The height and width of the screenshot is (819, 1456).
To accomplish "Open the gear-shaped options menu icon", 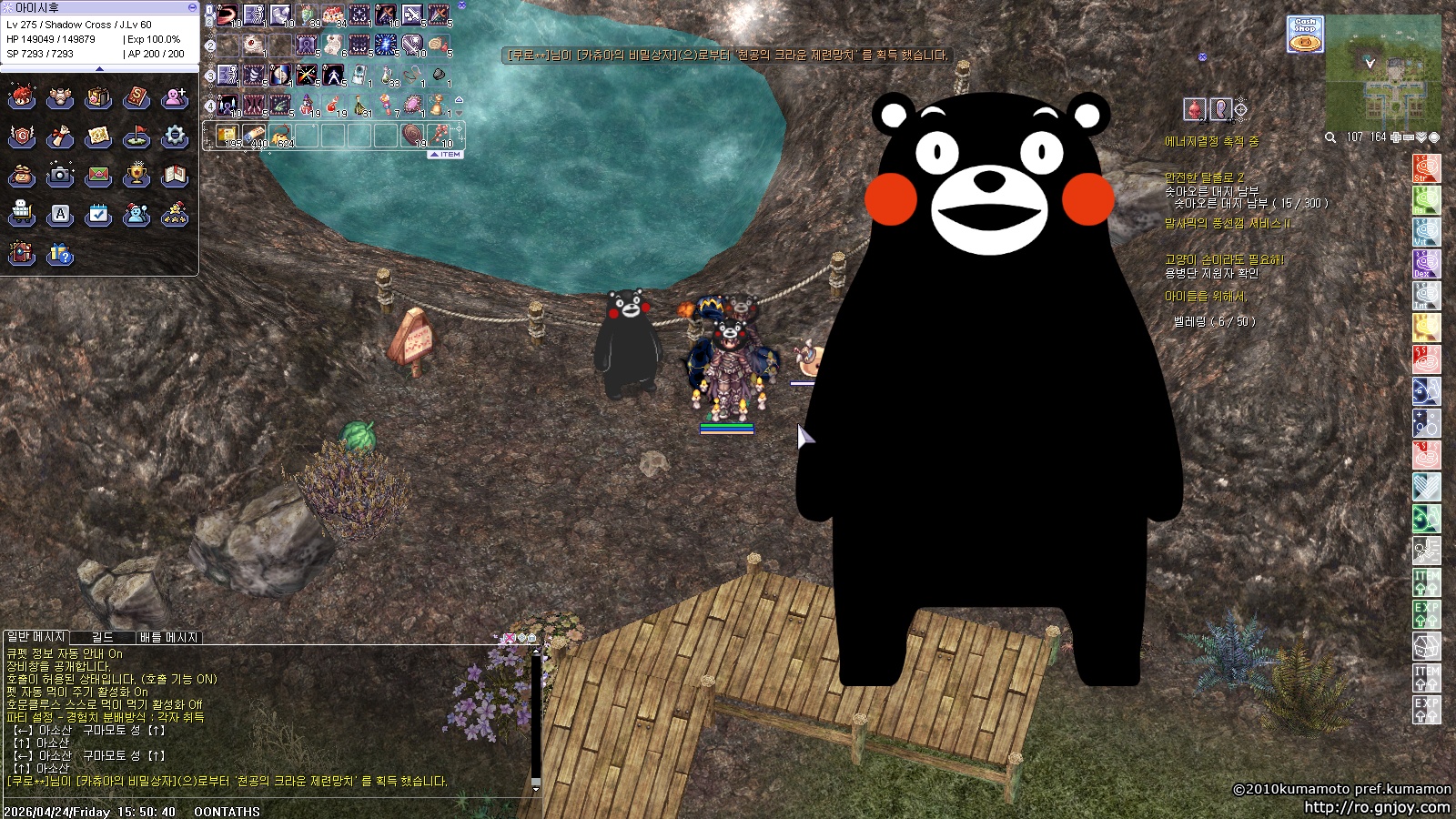I will click(x=174, y=136).
